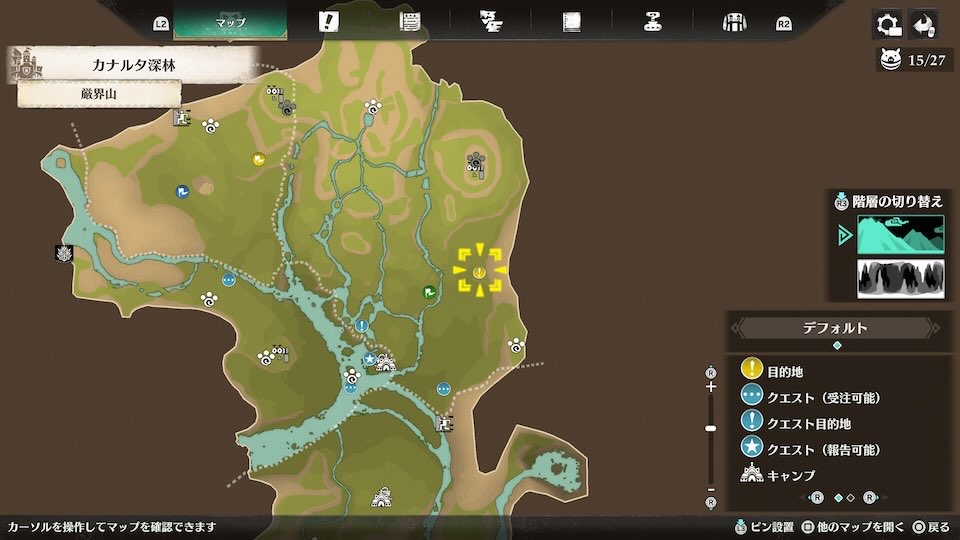Click the blue star quest report marker
This screenshot has width=960, height=540.
pos(369,358)
